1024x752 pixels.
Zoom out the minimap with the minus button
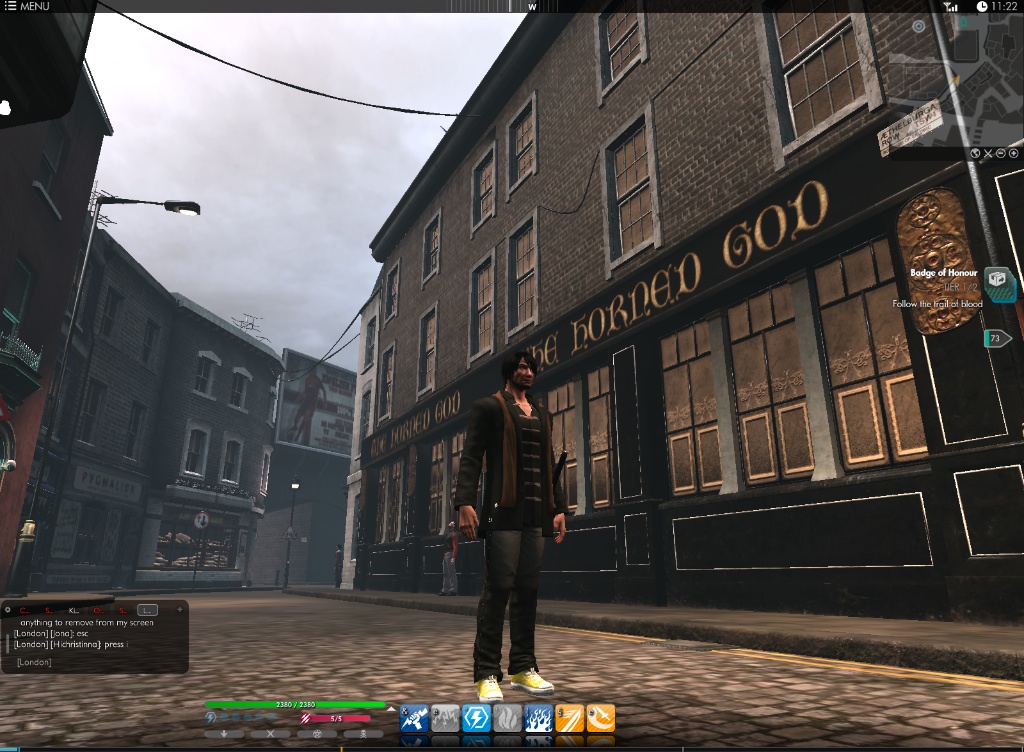[x=1001, y=153]
